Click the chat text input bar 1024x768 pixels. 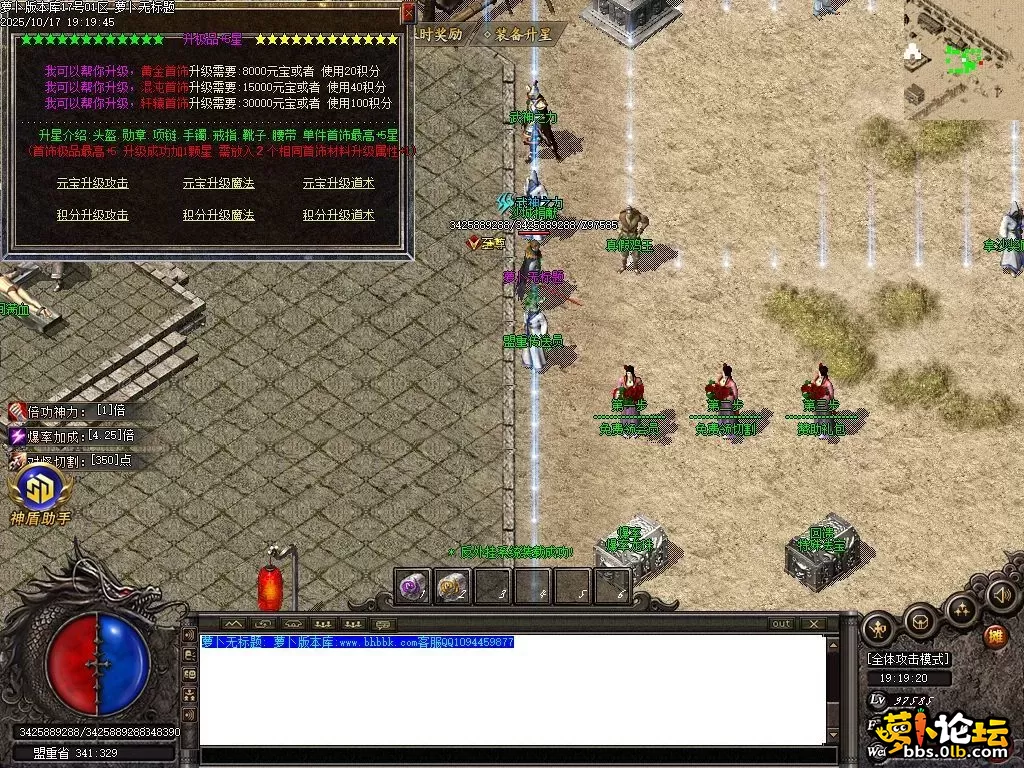(x=510, y=756)
